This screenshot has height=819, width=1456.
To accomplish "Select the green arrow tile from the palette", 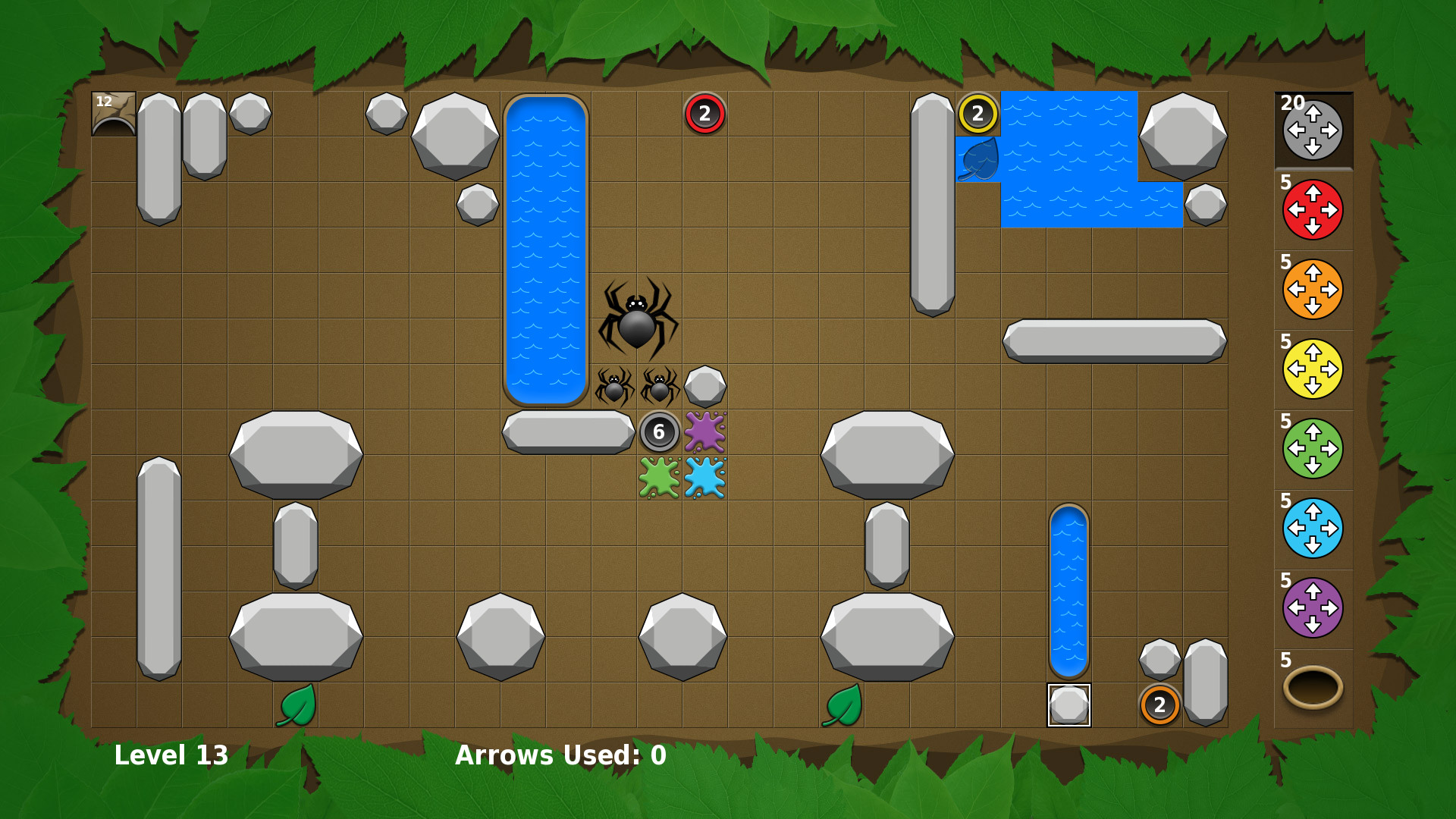I will pos(1313,447).
